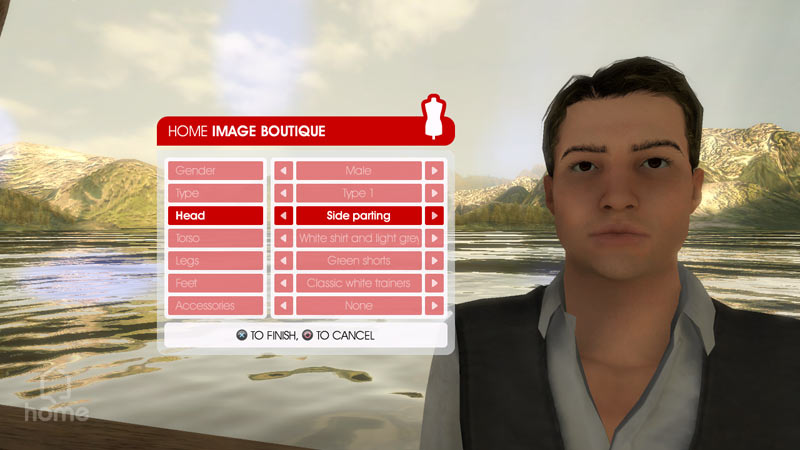Image resolution: width=800 pixels, height=450 pixels.
Task: Go to previous hairstyle before Side parting
Action: coord(283,215)
